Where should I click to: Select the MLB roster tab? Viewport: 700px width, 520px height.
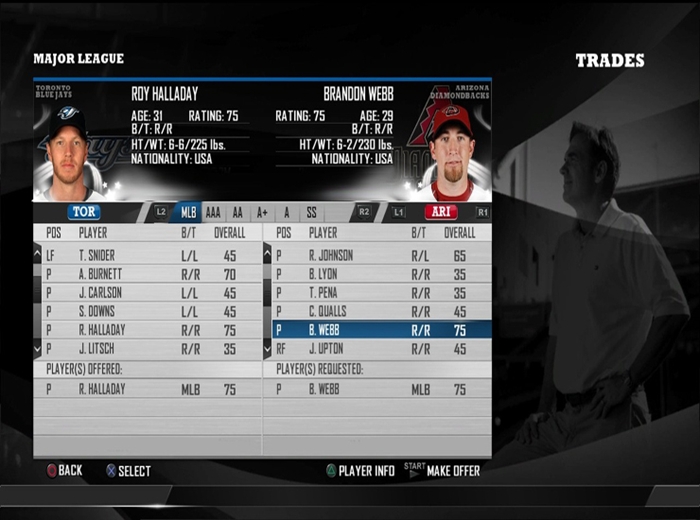point(187,212)
